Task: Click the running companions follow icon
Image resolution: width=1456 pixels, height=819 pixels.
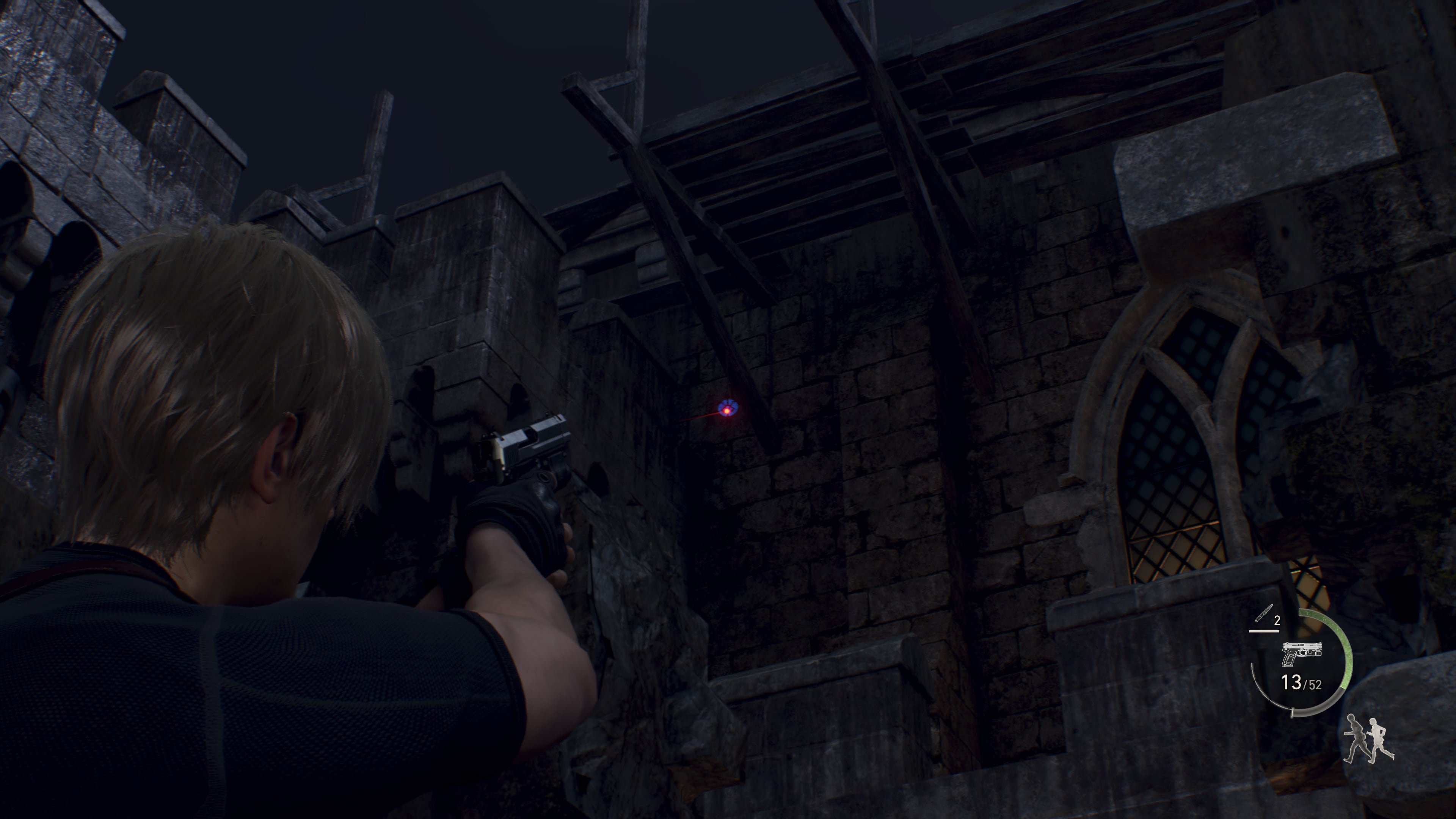Action: tap(1368, 739)
